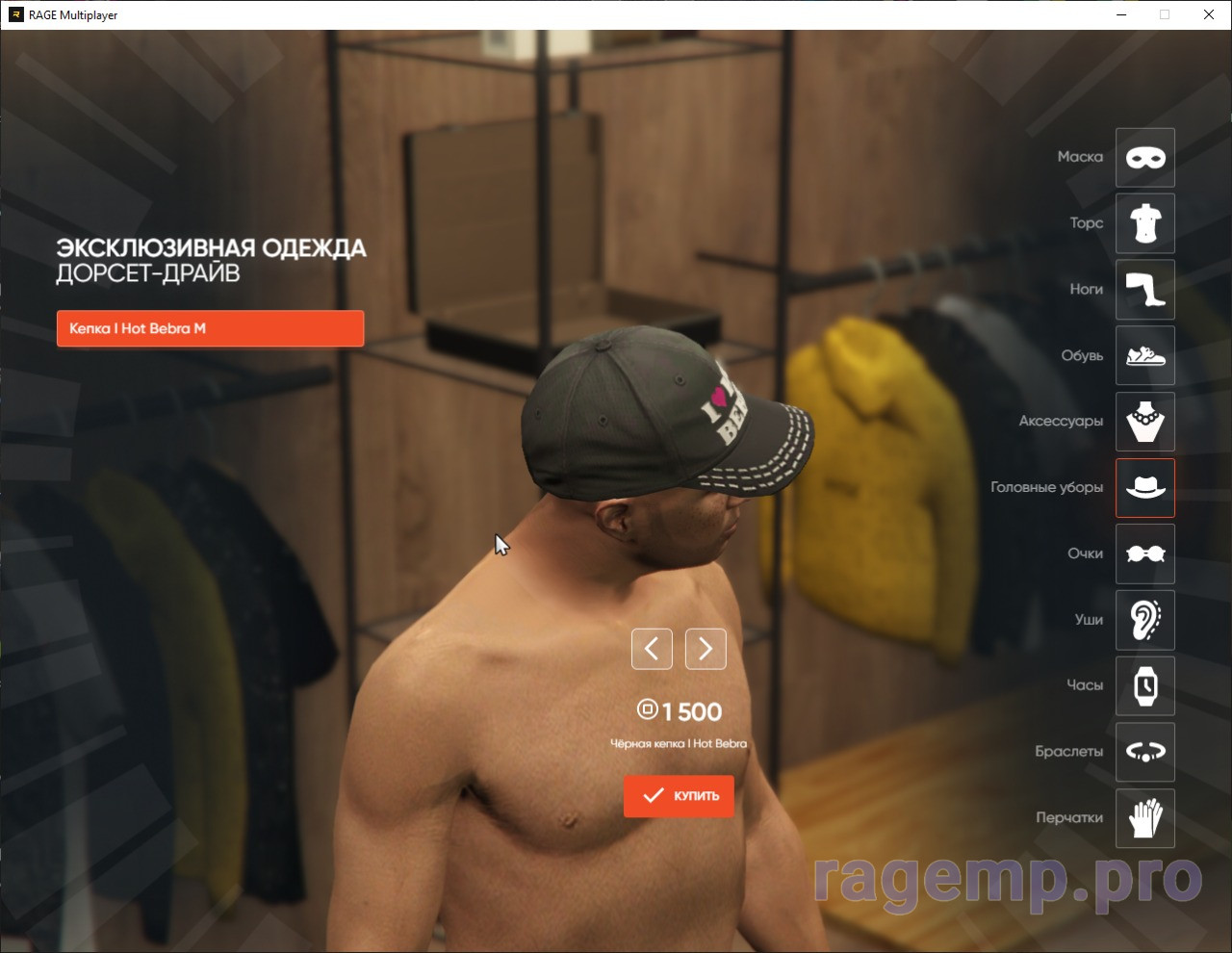Open the Уши ear category
The height and width of the screenshot is (953, 1232).
[x=1144, y=620]
